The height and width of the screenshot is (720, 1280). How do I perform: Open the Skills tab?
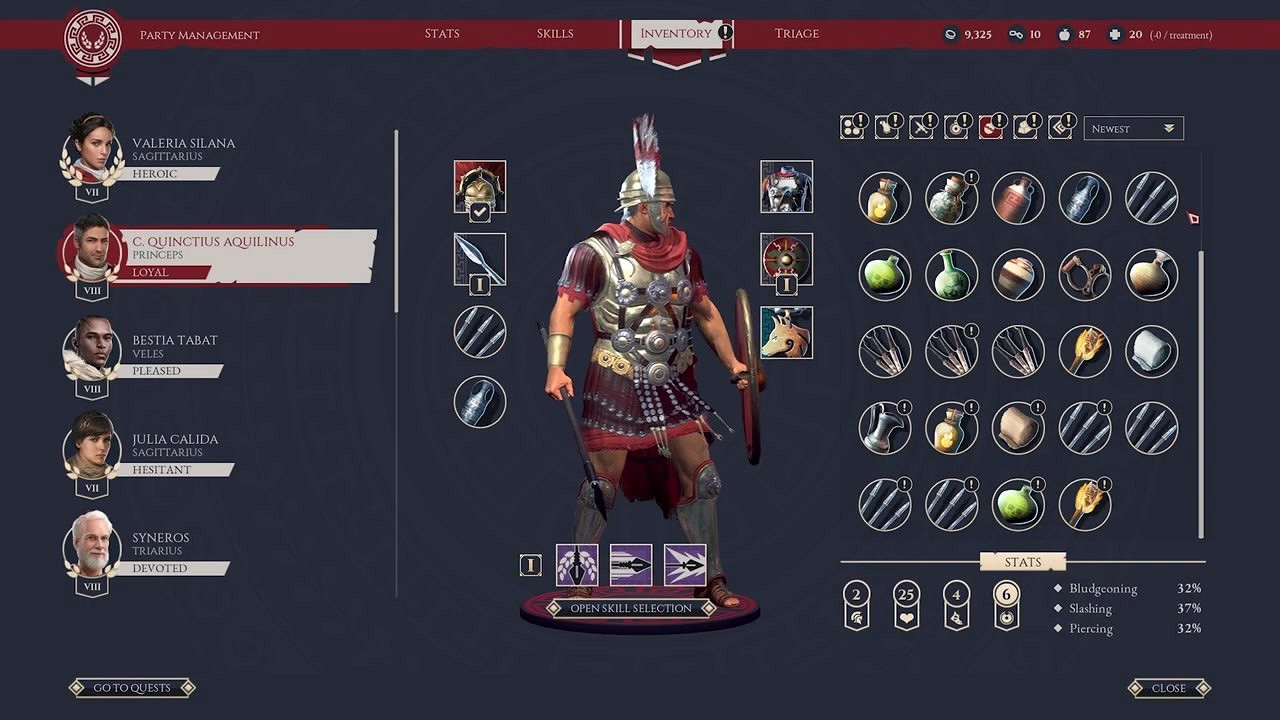coord(555,34)
